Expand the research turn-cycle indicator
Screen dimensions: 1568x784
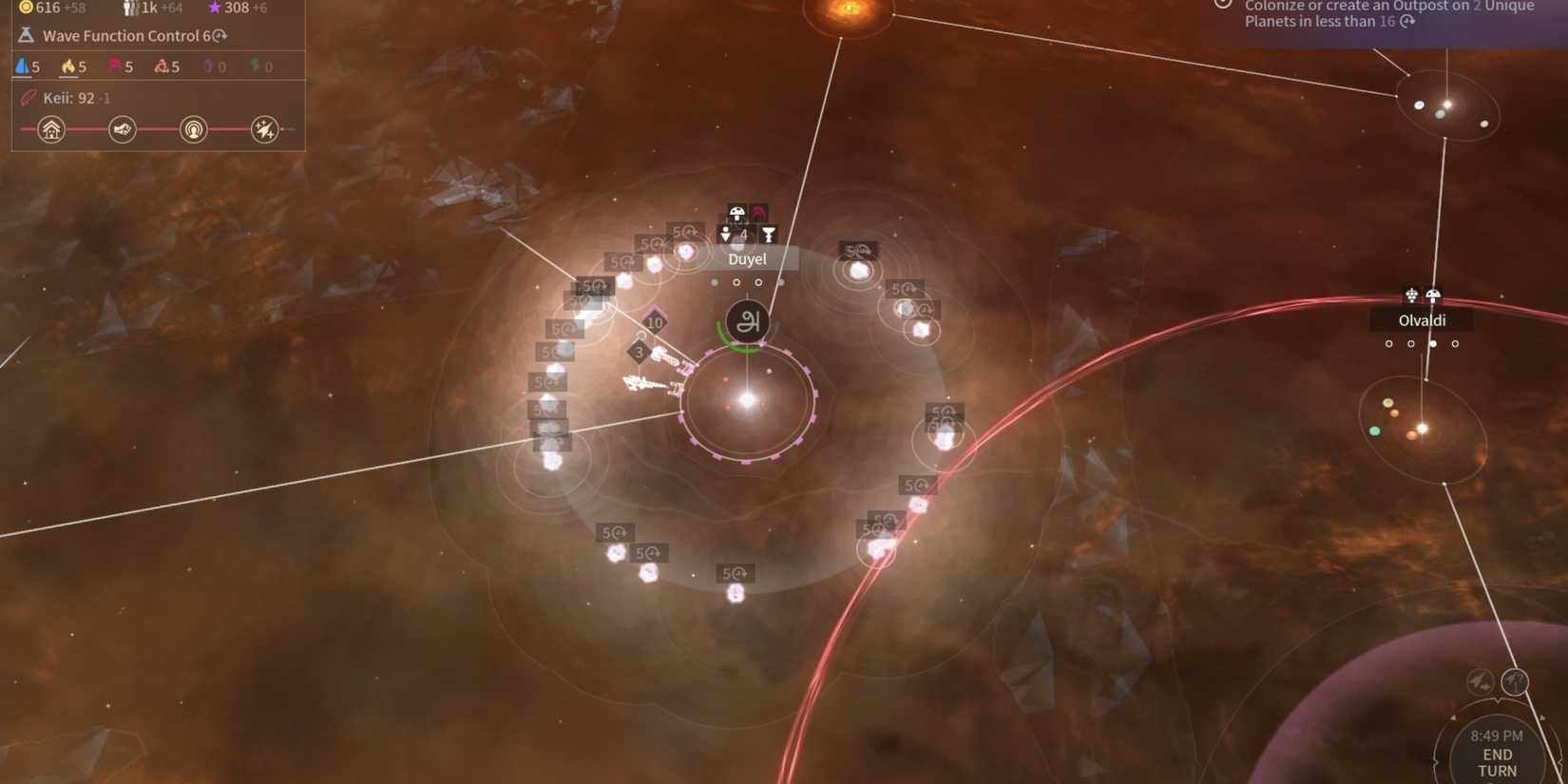click(x=220, y=35)
